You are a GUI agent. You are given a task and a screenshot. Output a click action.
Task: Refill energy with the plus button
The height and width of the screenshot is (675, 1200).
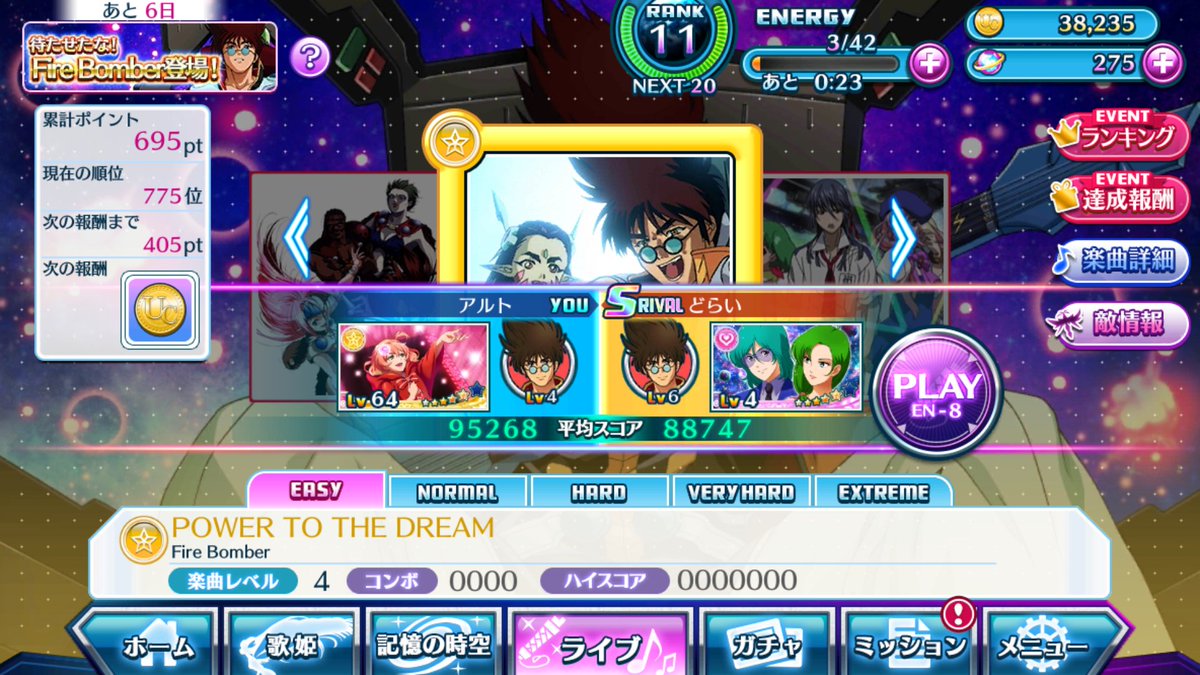point(929,64)
